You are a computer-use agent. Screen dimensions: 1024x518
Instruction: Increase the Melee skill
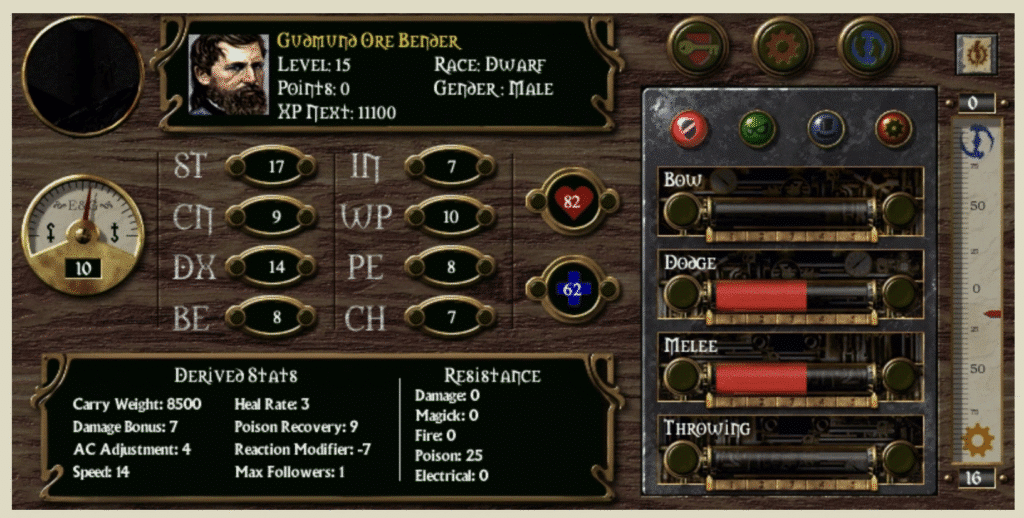click(x=899, y=376)
